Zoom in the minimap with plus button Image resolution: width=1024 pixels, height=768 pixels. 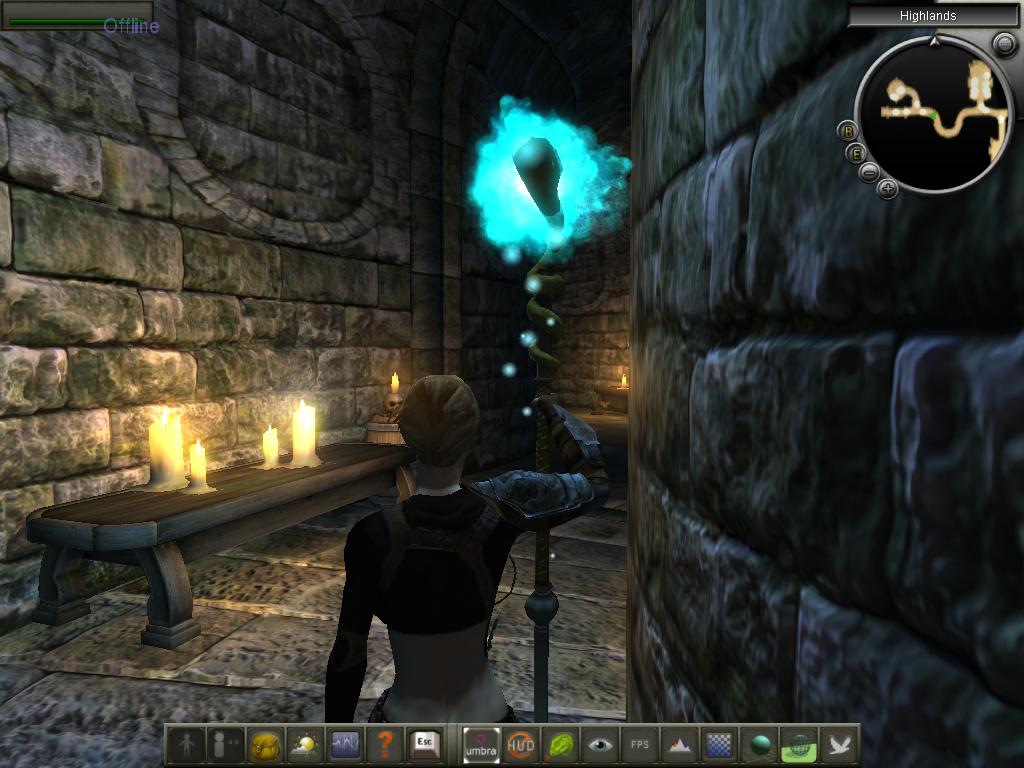tap(888, 187)
